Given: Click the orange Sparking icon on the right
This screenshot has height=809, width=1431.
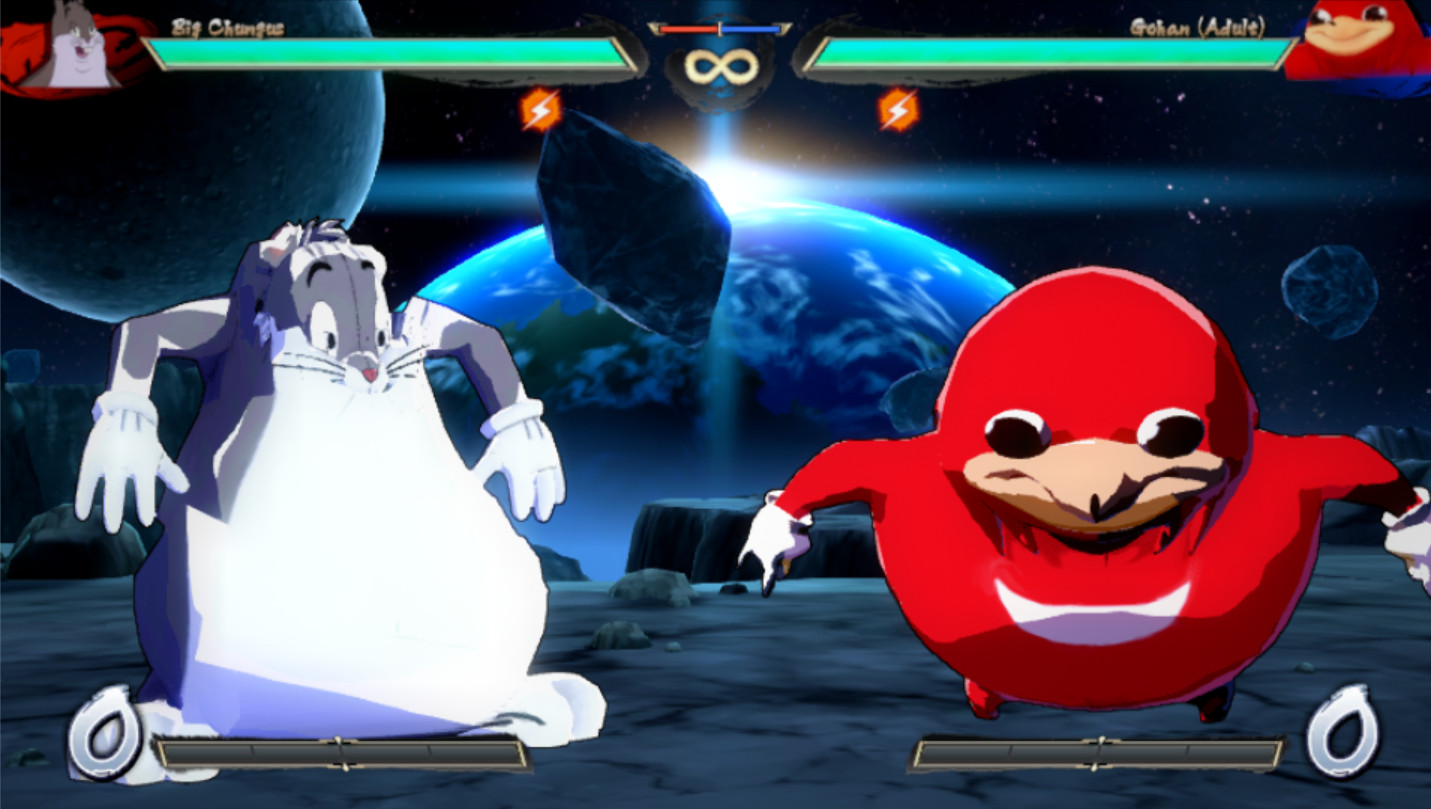Looking at the screenshot, I should [x=898, y=110].
